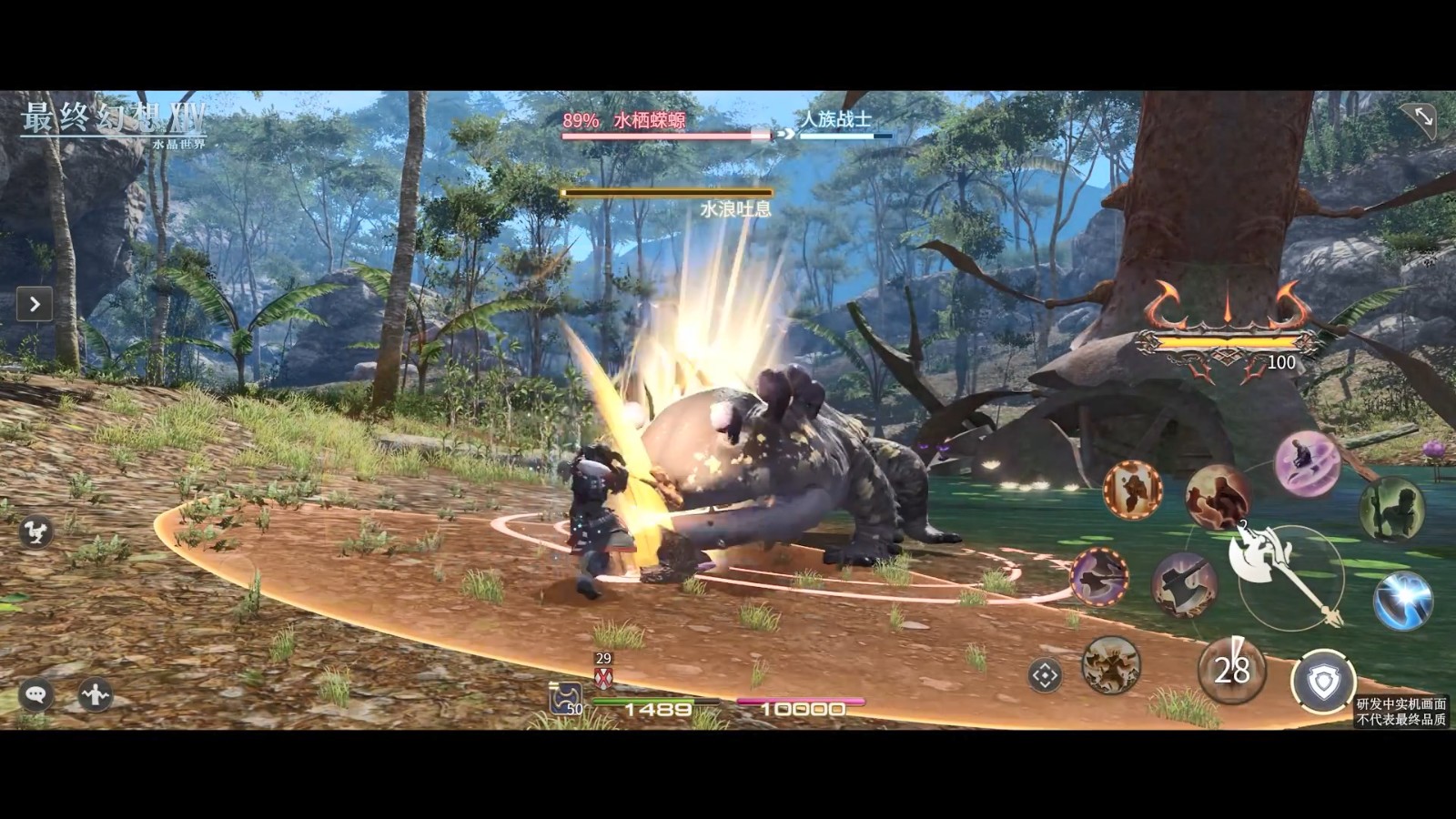Use the grey axe chop skill
This screenshot has height=819, width=1456.
(1184, 584)
